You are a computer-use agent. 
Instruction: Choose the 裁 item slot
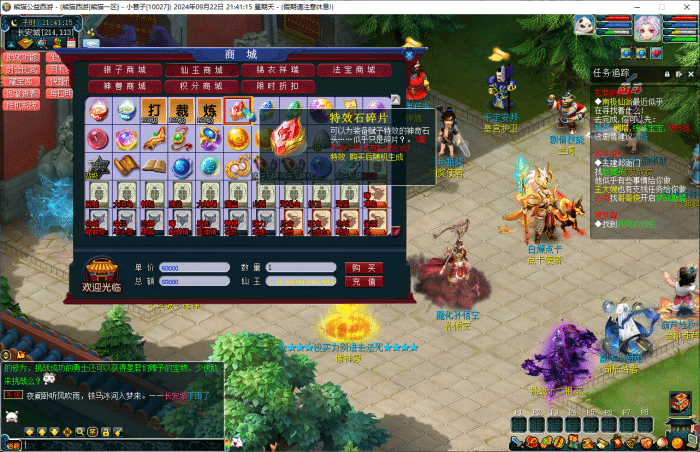pos(182,111)
